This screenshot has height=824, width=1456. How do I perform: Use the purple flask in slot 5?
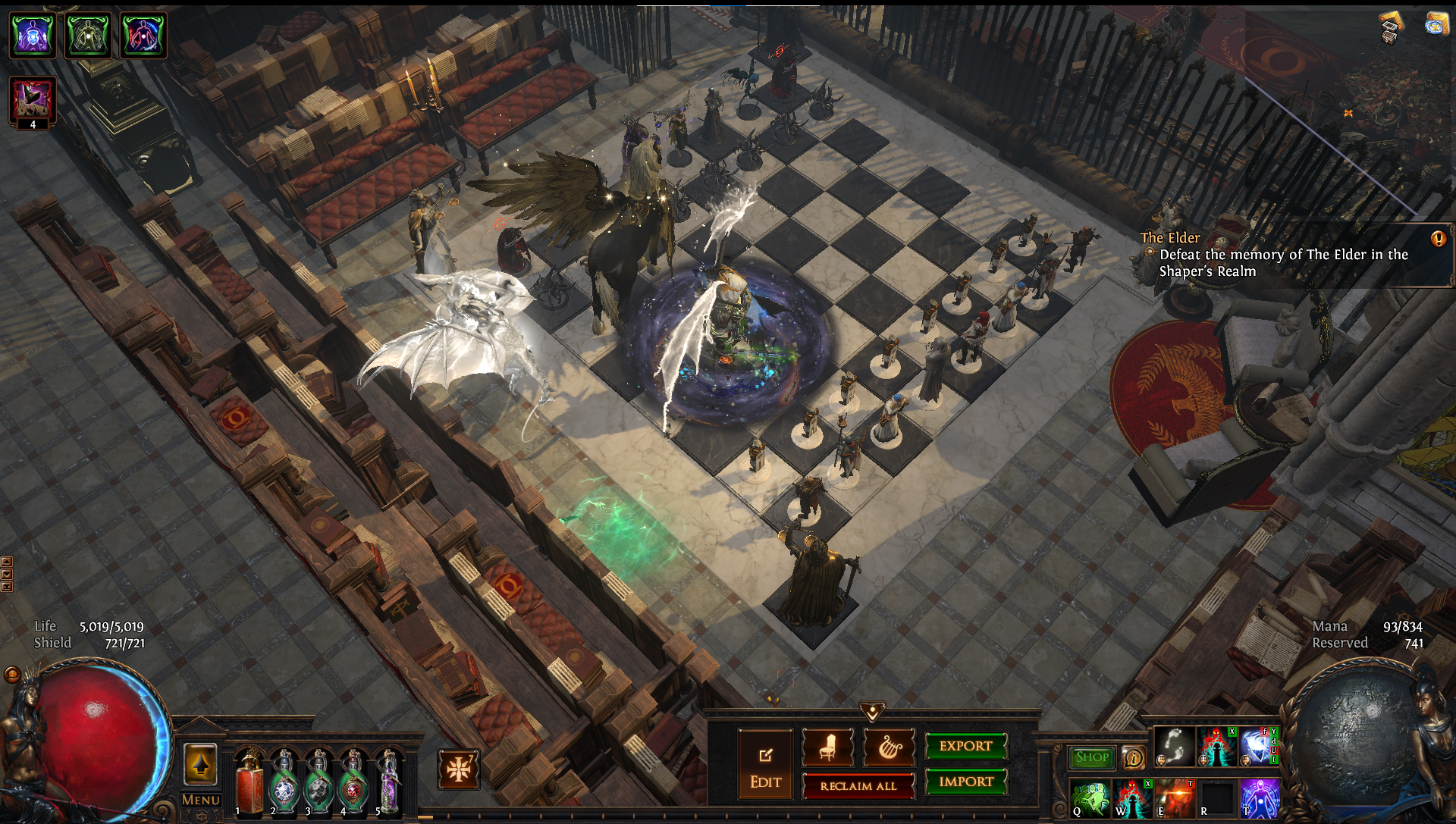pos(389,781)
